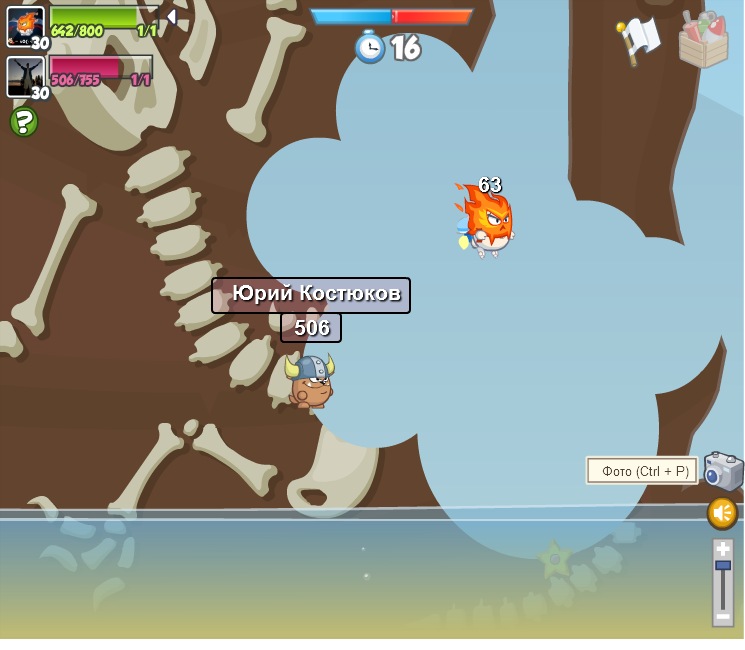Viewport: 745px width, 650px height.
Task: Click the zoom-in plus button
Action: coord(722,549)
